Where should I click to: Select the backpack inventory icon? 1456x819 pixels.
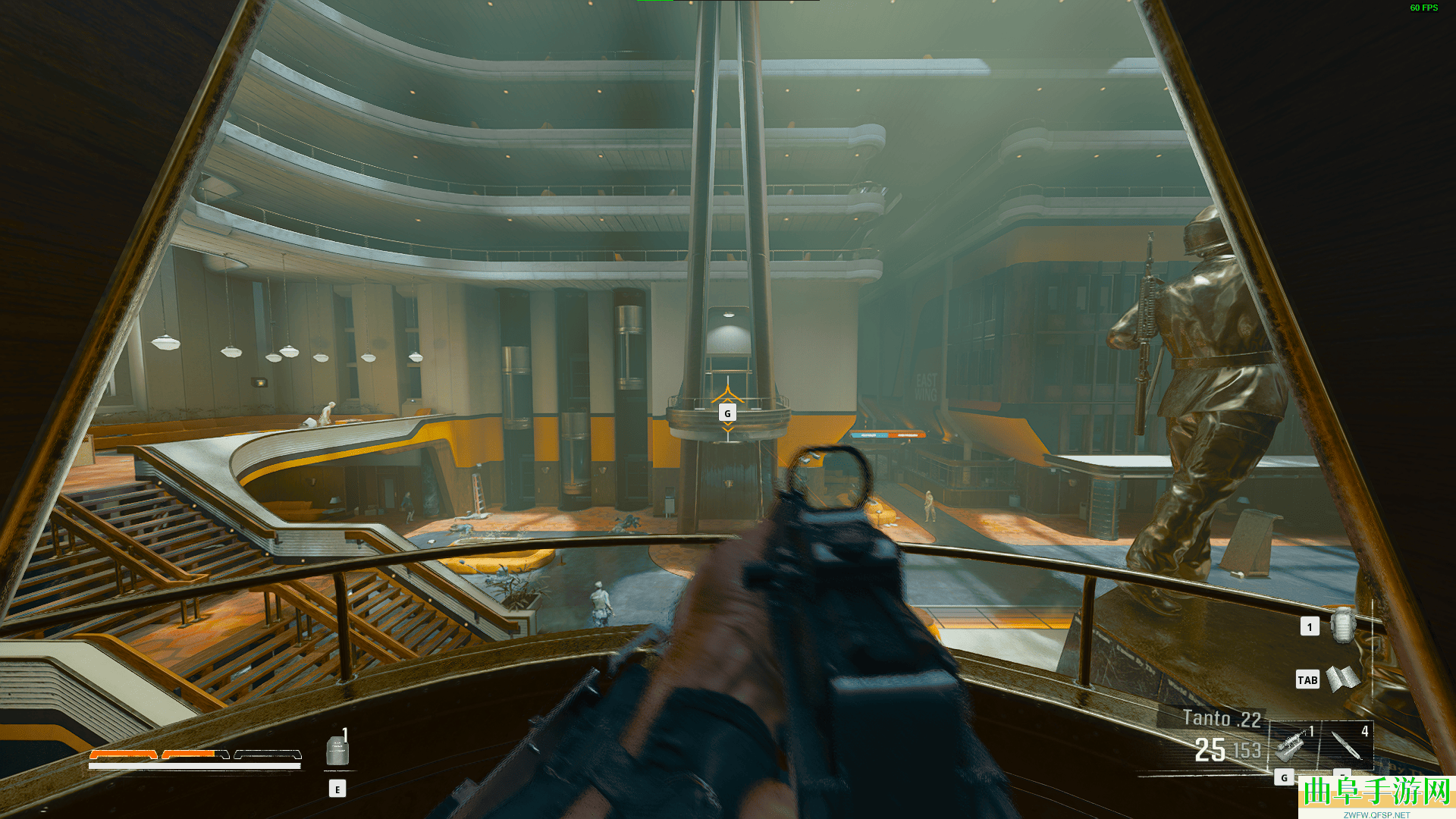coord(1343,626)
